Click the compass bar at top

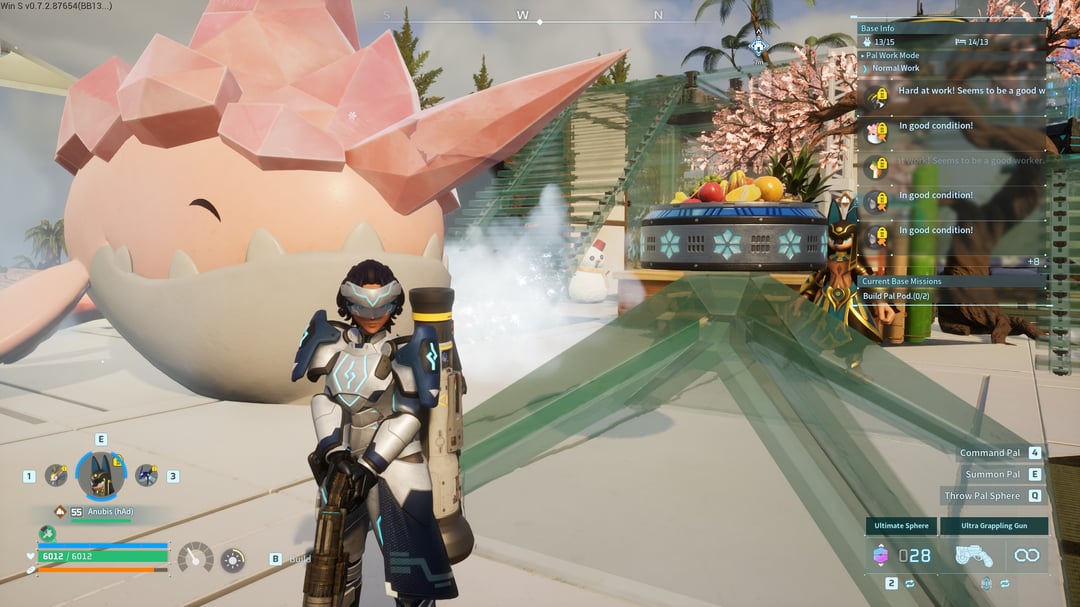523,17
